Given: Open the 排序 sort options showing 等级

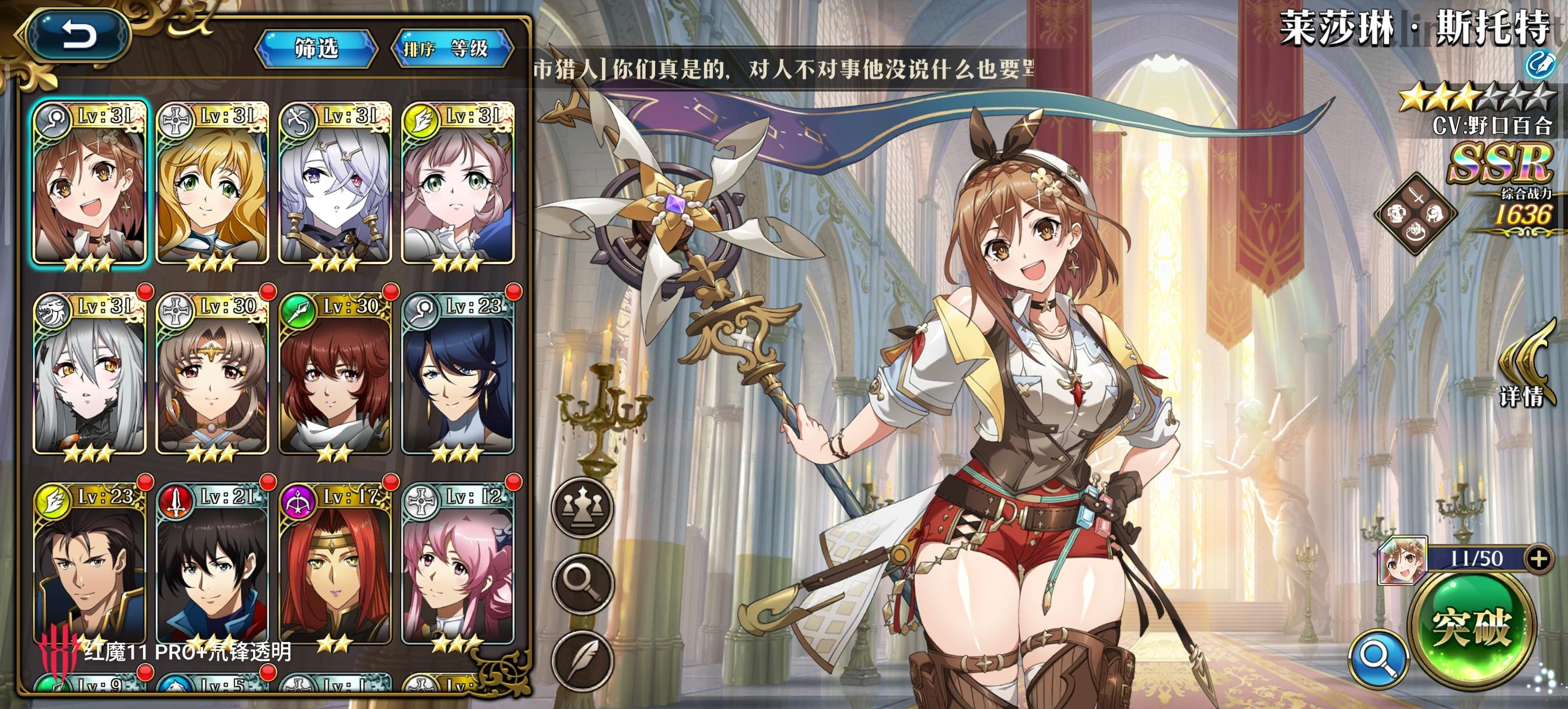Looking at the screenshot, I should pyautogui.click(x=456, y=48).
